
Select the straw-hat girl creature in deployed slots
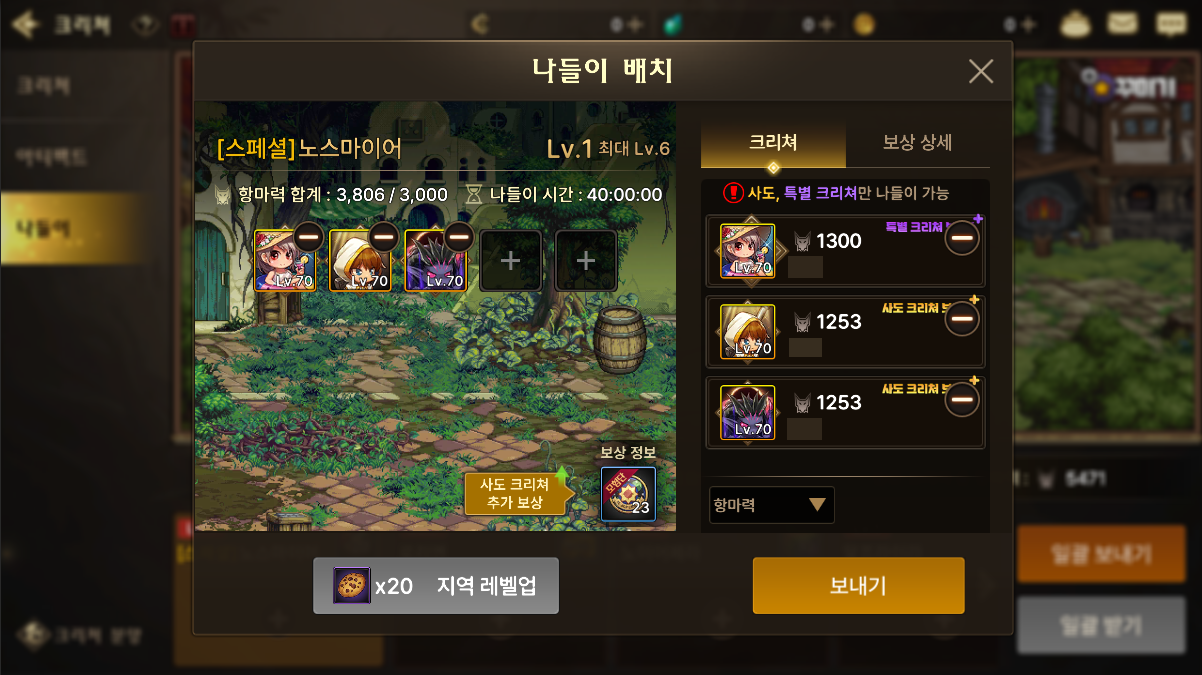click(285, 261)
